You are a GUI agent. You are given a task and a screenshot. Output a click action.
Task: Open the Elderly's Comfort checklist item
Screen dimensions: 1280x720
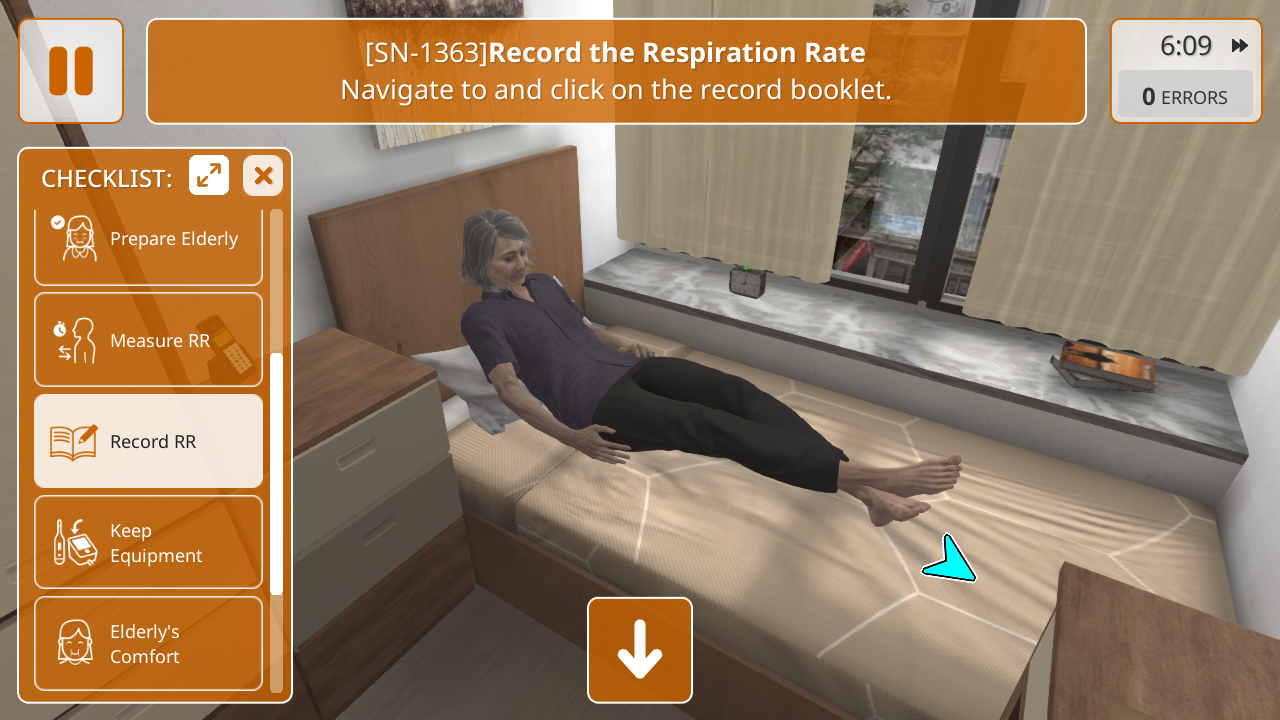tap(148, 643)
